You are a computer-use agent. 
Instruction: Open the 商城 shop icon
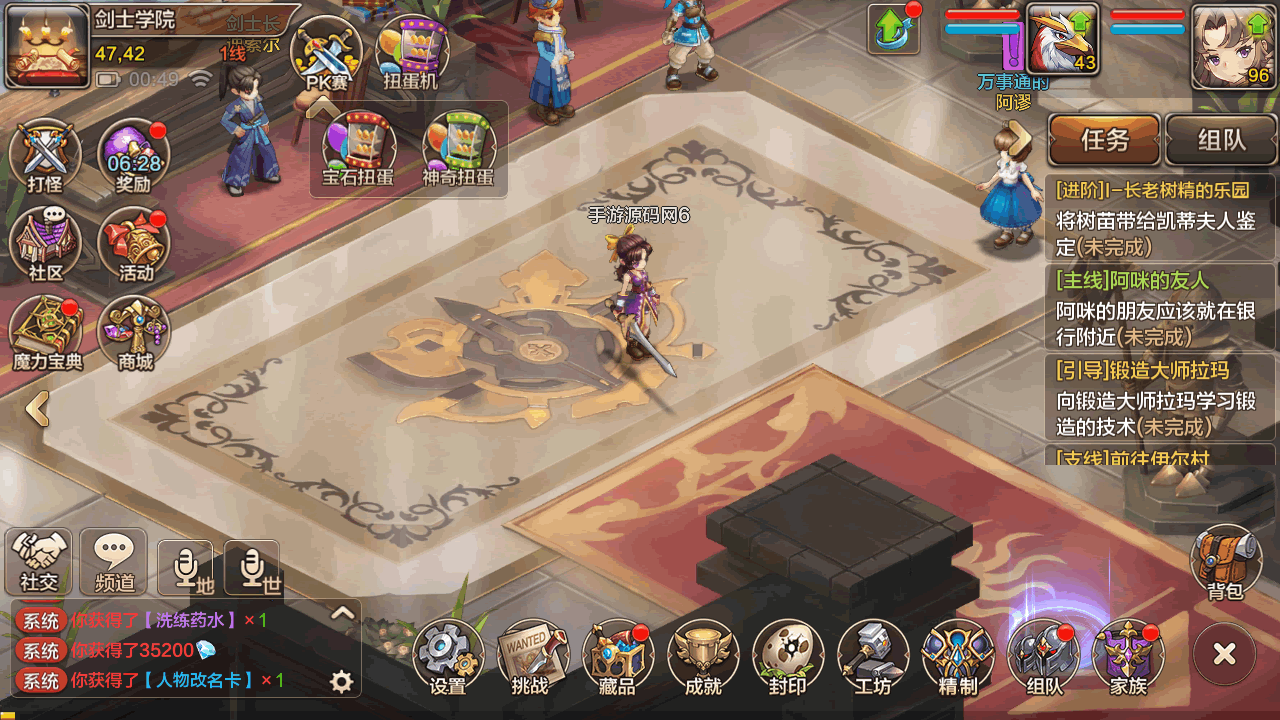(x=134, y=332)
